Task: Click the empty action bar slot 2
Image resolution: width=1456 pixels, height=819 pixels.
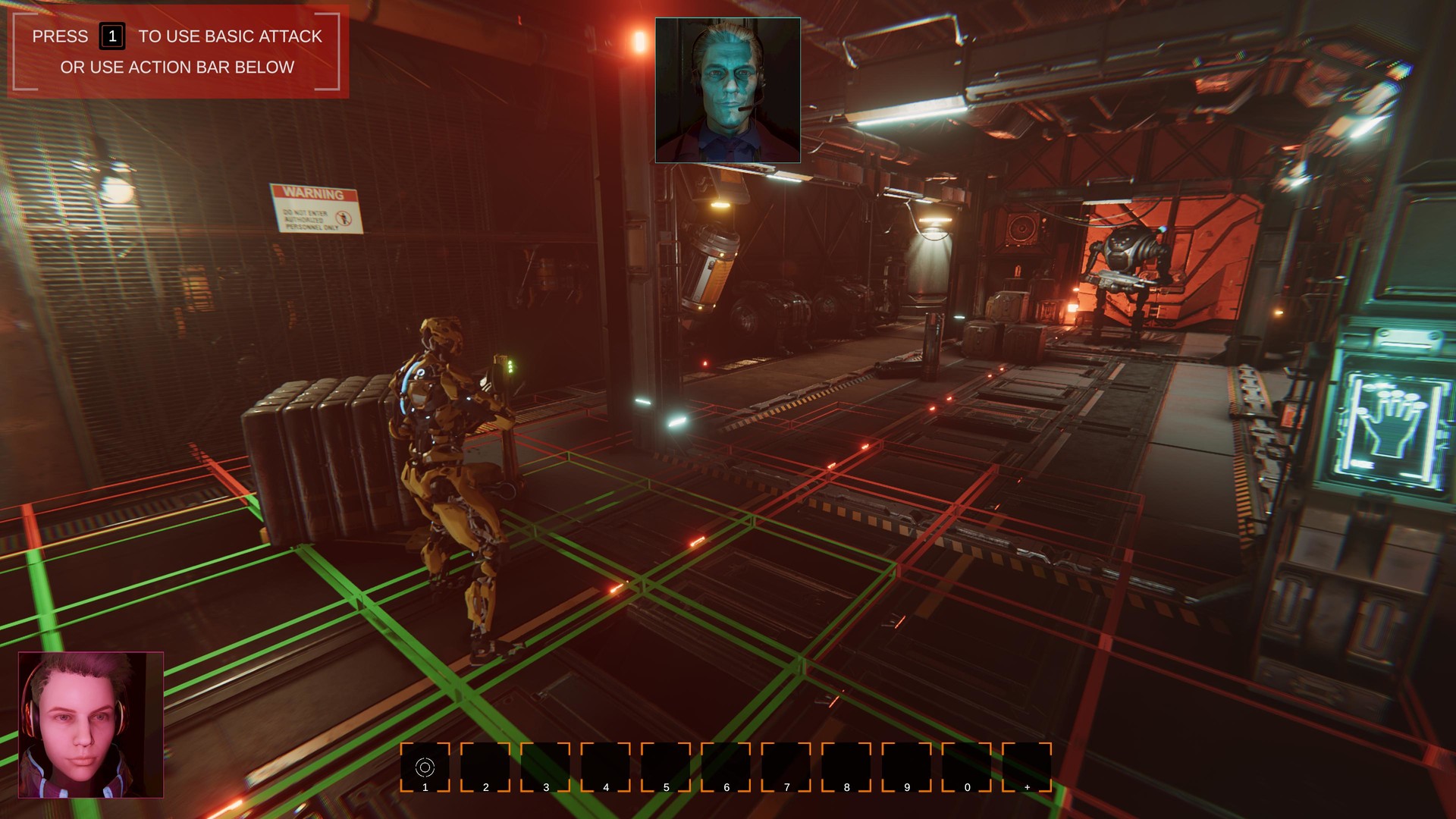Action: coord(486,767)
